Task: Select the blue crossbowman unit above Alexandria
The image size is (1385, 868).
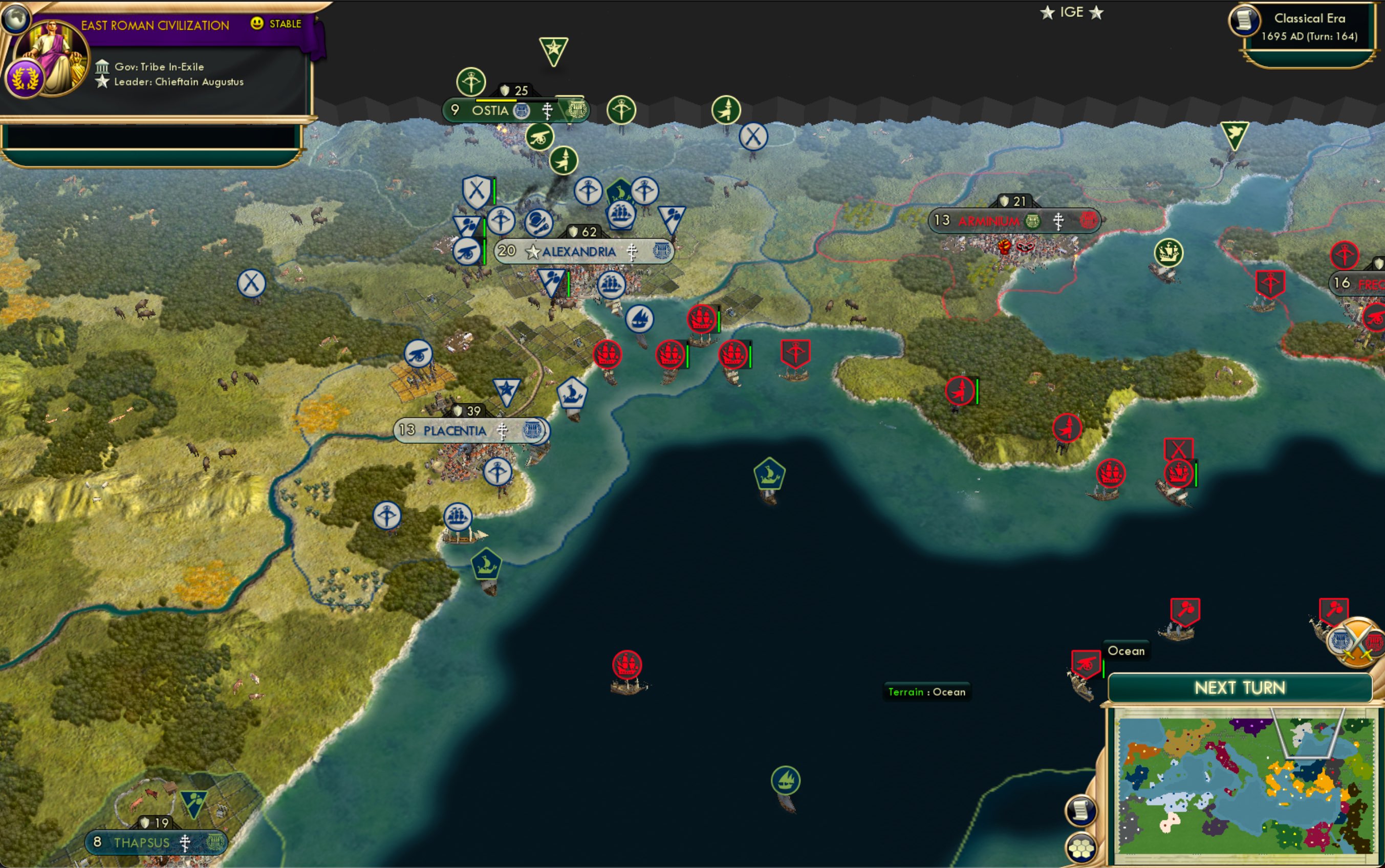Action: (x=589, y=191)
